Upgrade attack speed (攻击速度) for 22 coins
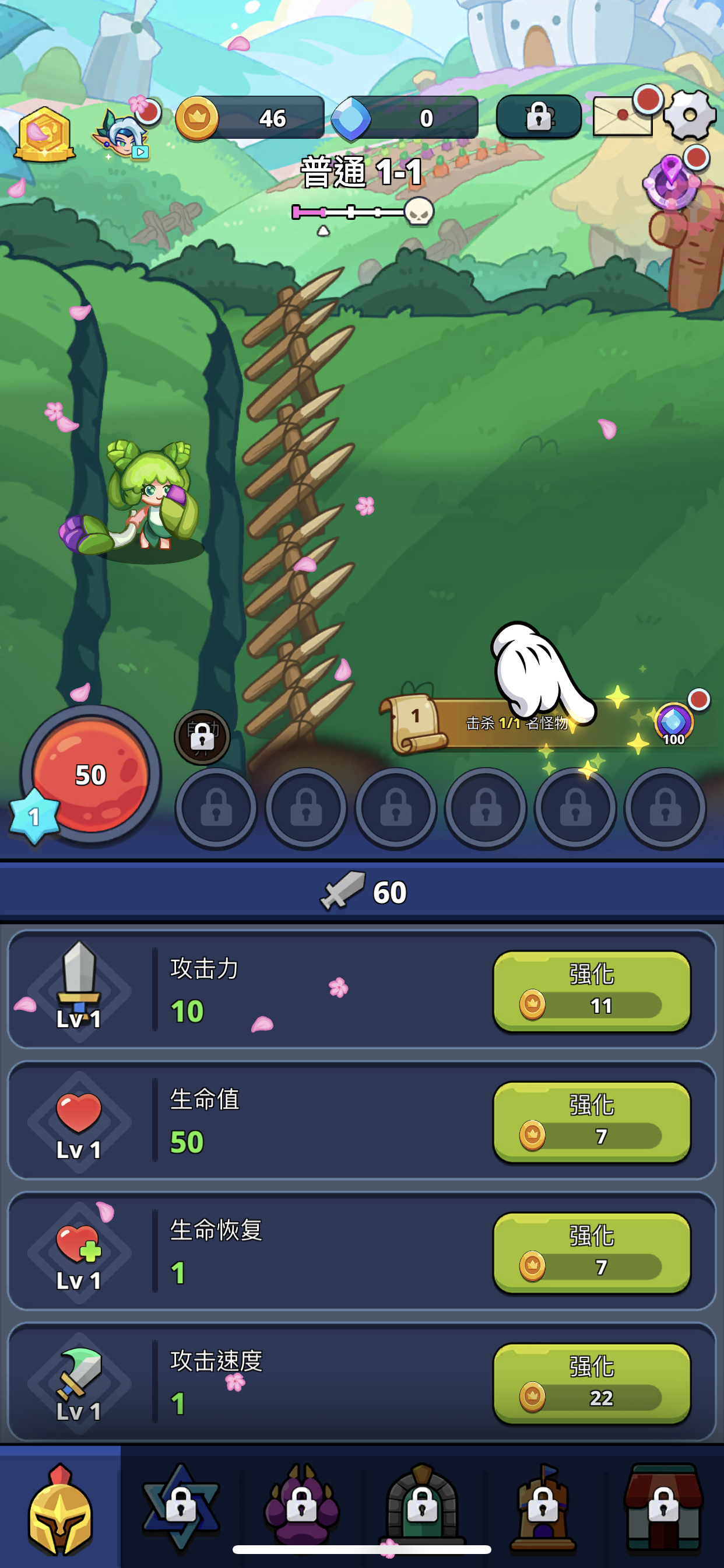The width and height of the screenshot is (724, 1568). coord(591,1384)
